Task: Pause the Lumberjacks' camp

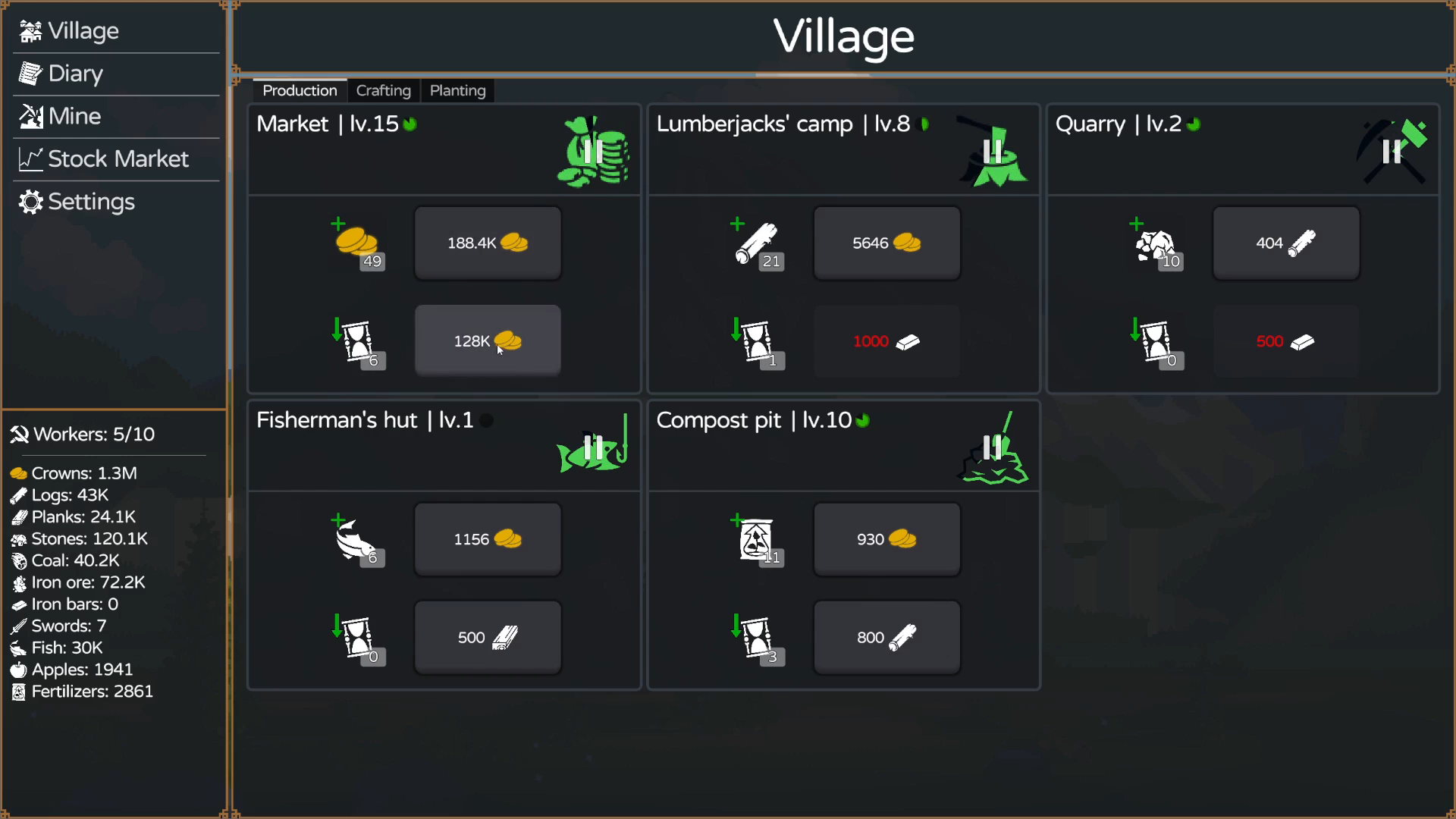Action: point(993,152)
